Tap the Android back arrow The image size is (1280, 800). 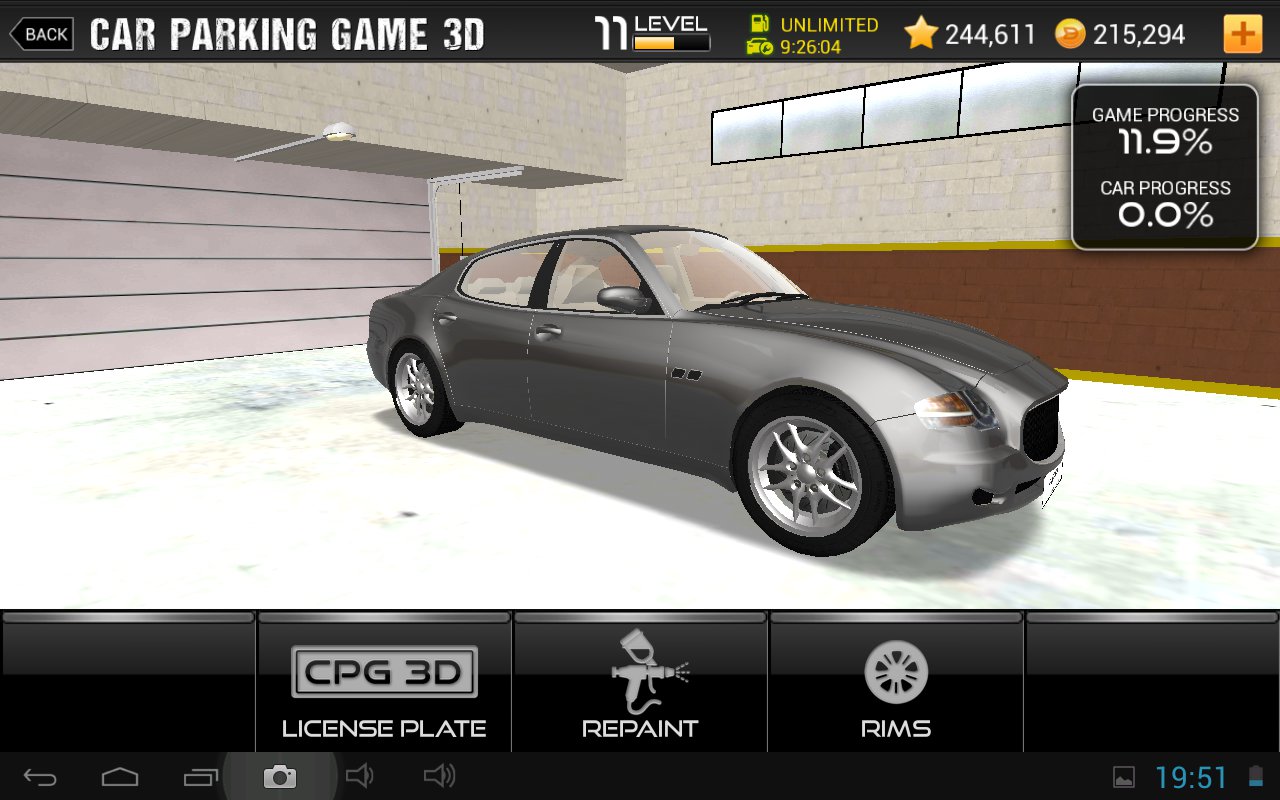41,777
